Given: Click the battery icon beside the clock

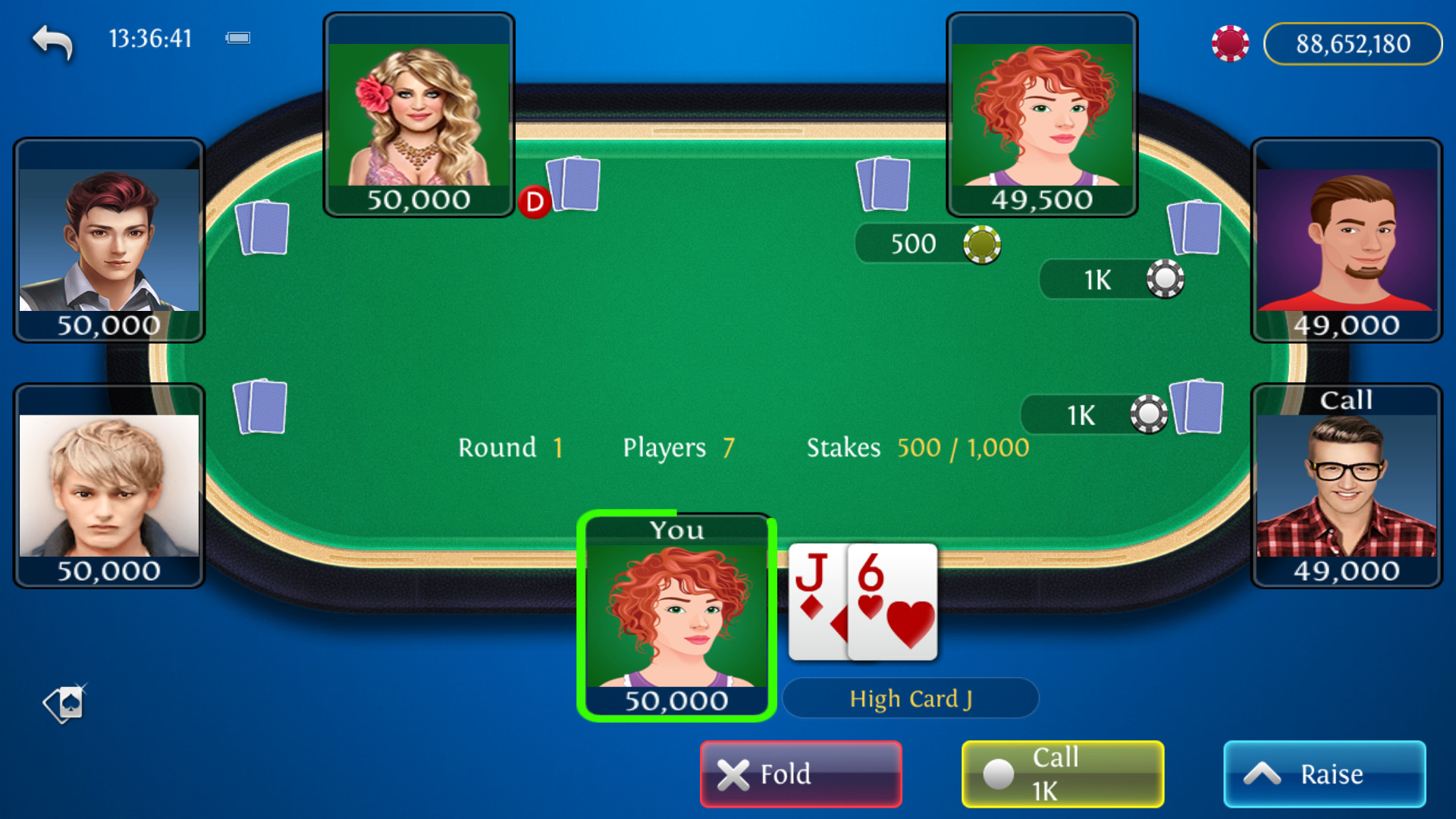Looking at the screenshot, I should coord(237,37).
